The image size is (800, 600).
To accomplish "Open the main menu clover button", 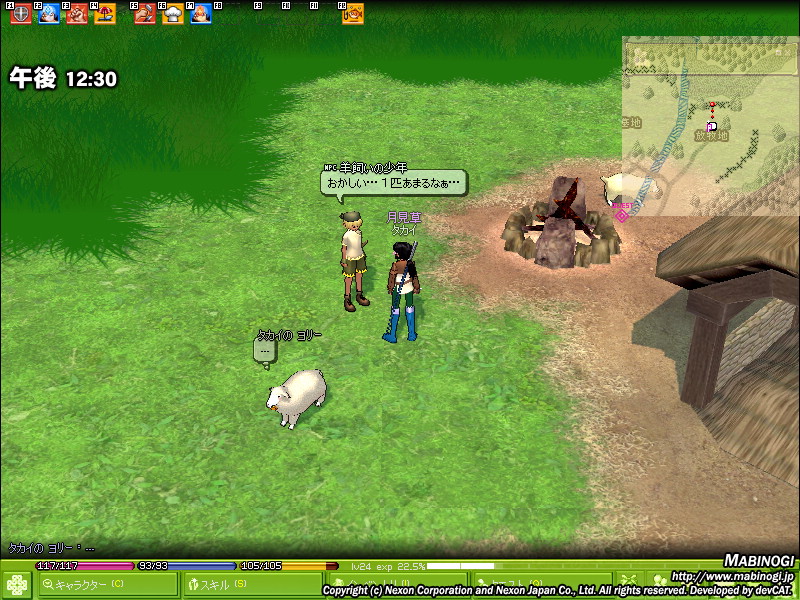I will 18,584.
